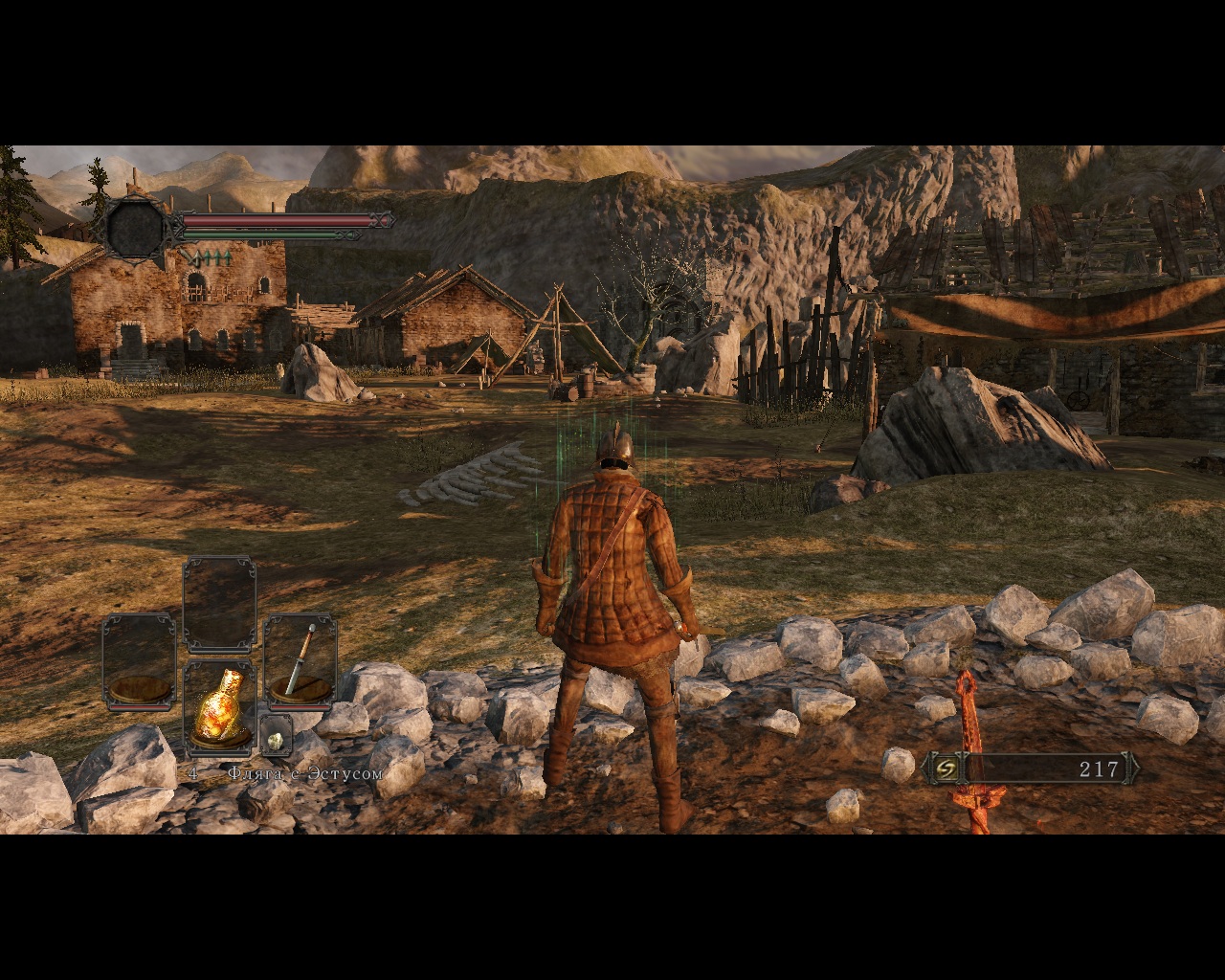Viewport: 1225px width, 980px height.
Task: Click the small lifegem stone slot
Action: tap(276, 738)
